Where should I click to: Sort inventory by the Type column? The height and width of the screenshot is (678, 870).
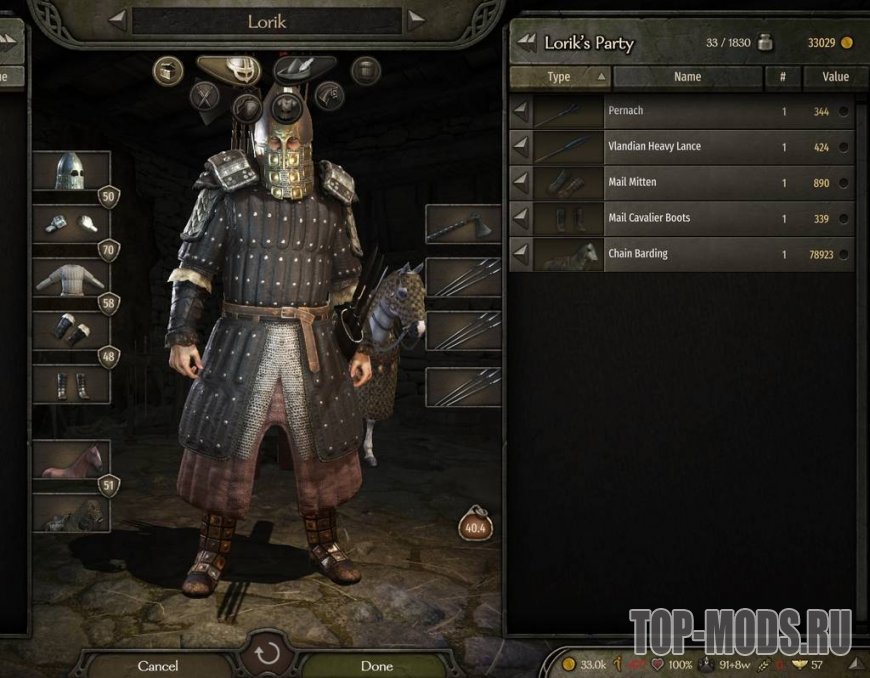tap(559, 77)
